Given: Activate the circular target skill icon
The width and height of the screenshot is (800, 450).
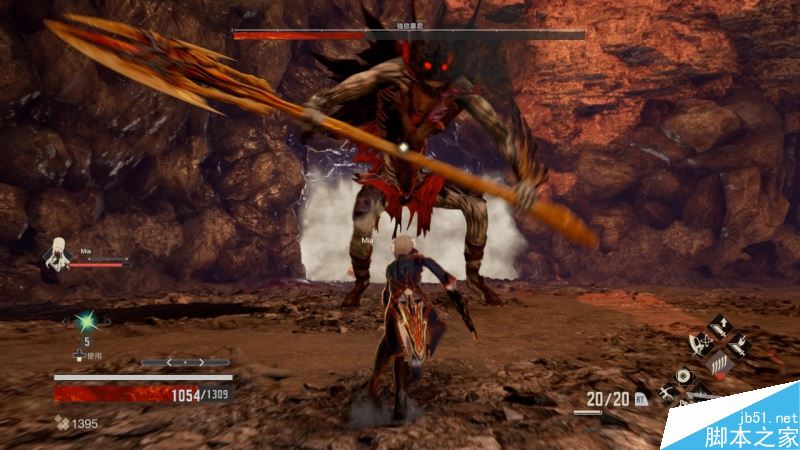Looking at the screenshot, I should tap(682, 376).
